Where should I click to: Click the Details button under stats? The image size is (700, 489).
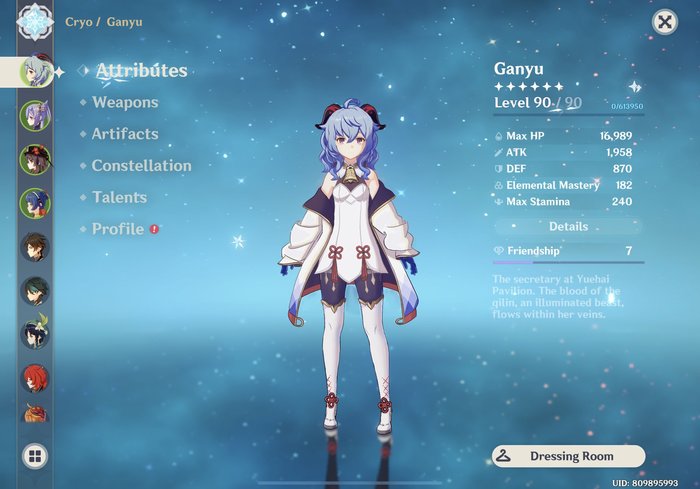[568, 227]
